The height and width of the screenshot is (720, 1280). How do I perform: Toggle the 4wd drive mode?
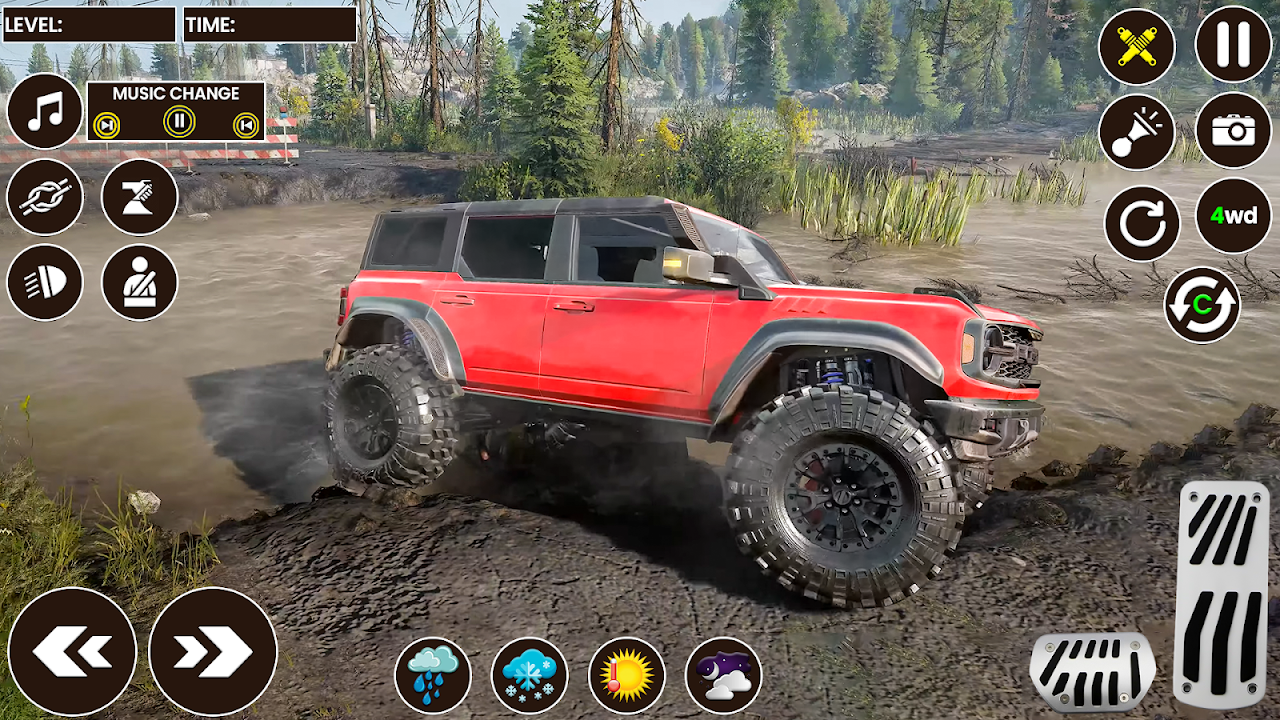(x=1233, y=215)
